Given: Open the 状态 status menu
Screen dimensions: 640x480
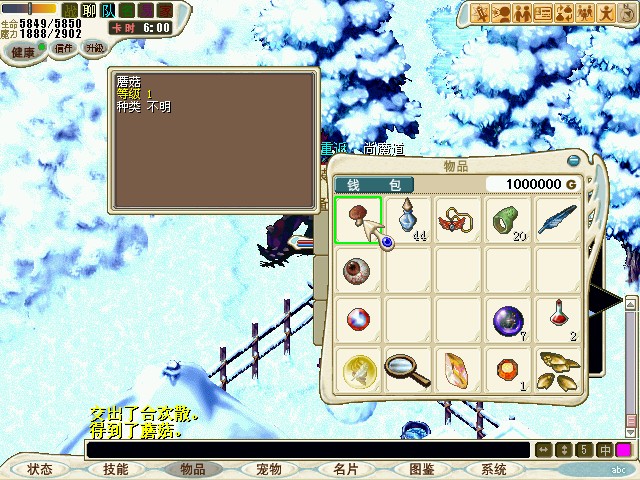Looking at the screenshot, I should [x=40, y=469].
